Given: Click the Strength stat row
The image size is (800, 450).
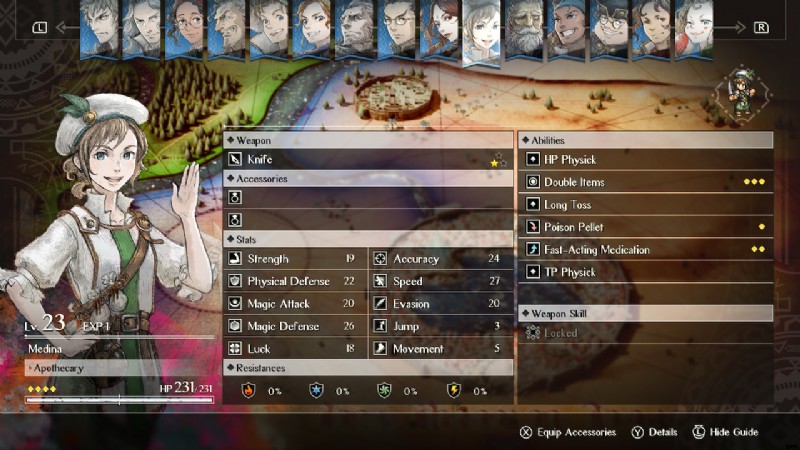Looking at the screenshot, I should [295, 259].
